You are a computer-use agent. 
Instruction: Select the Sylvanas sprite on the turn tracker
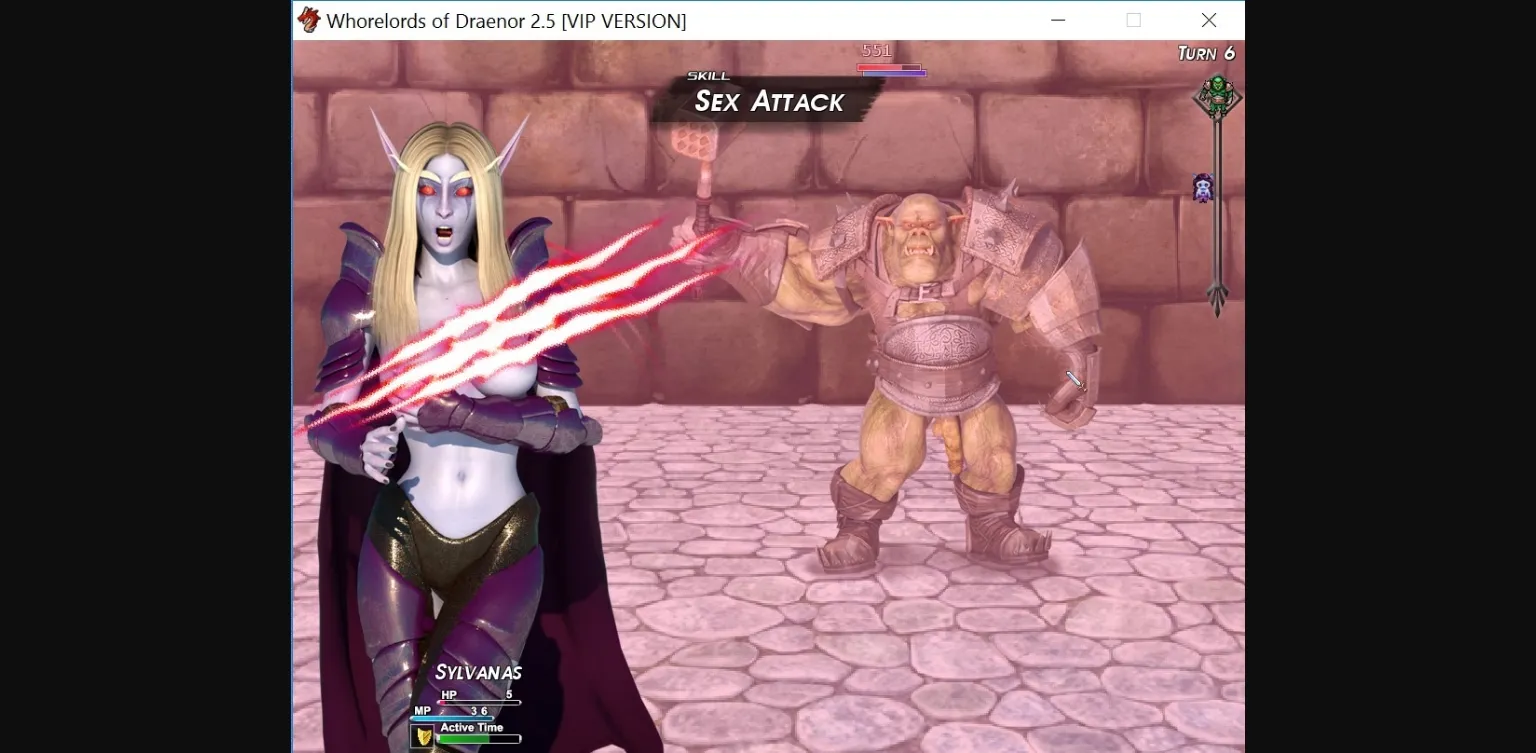[1202, 188]
